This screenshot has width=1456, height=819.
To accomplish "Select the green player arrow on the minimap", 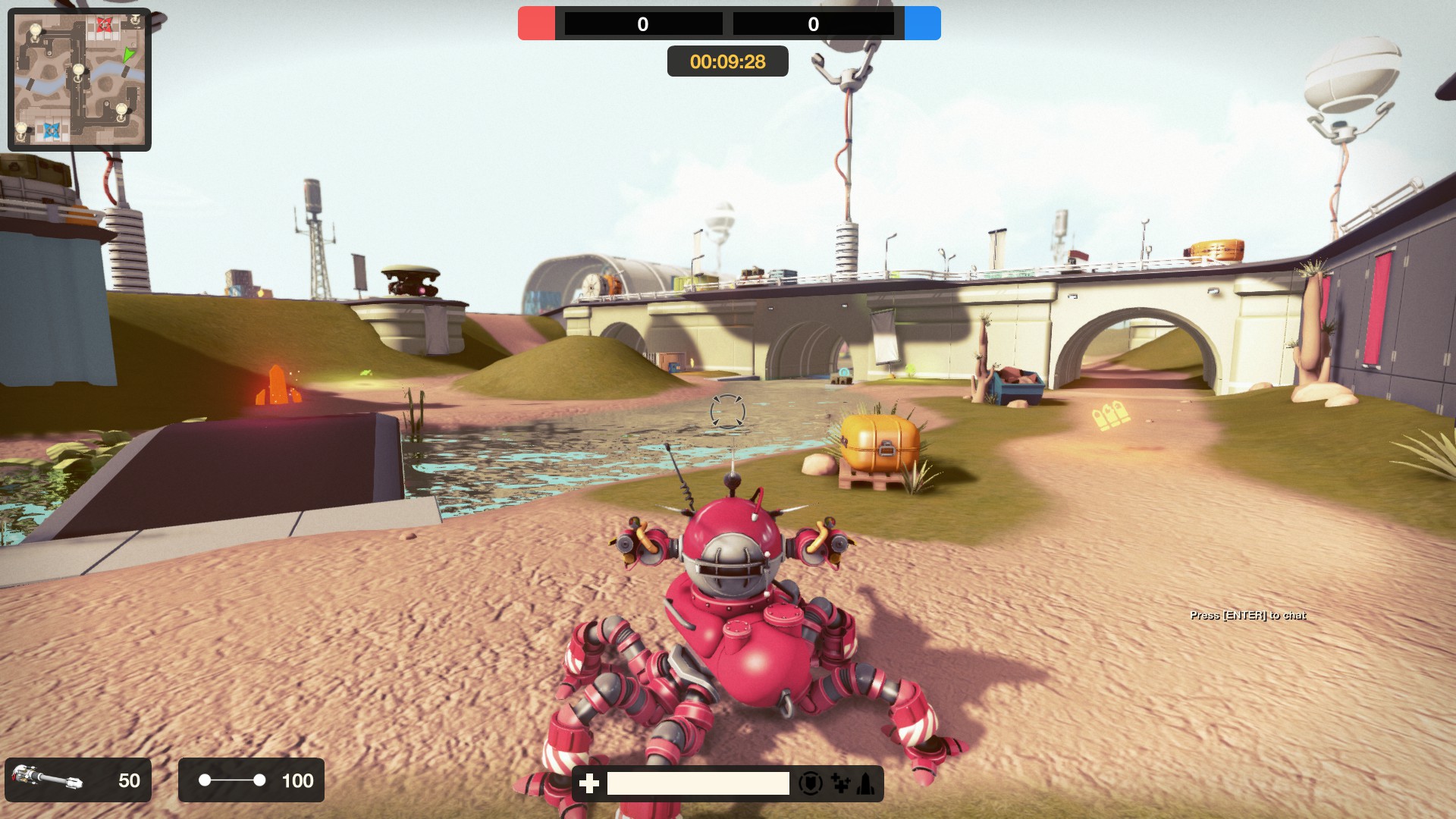I will click(128, 55).
